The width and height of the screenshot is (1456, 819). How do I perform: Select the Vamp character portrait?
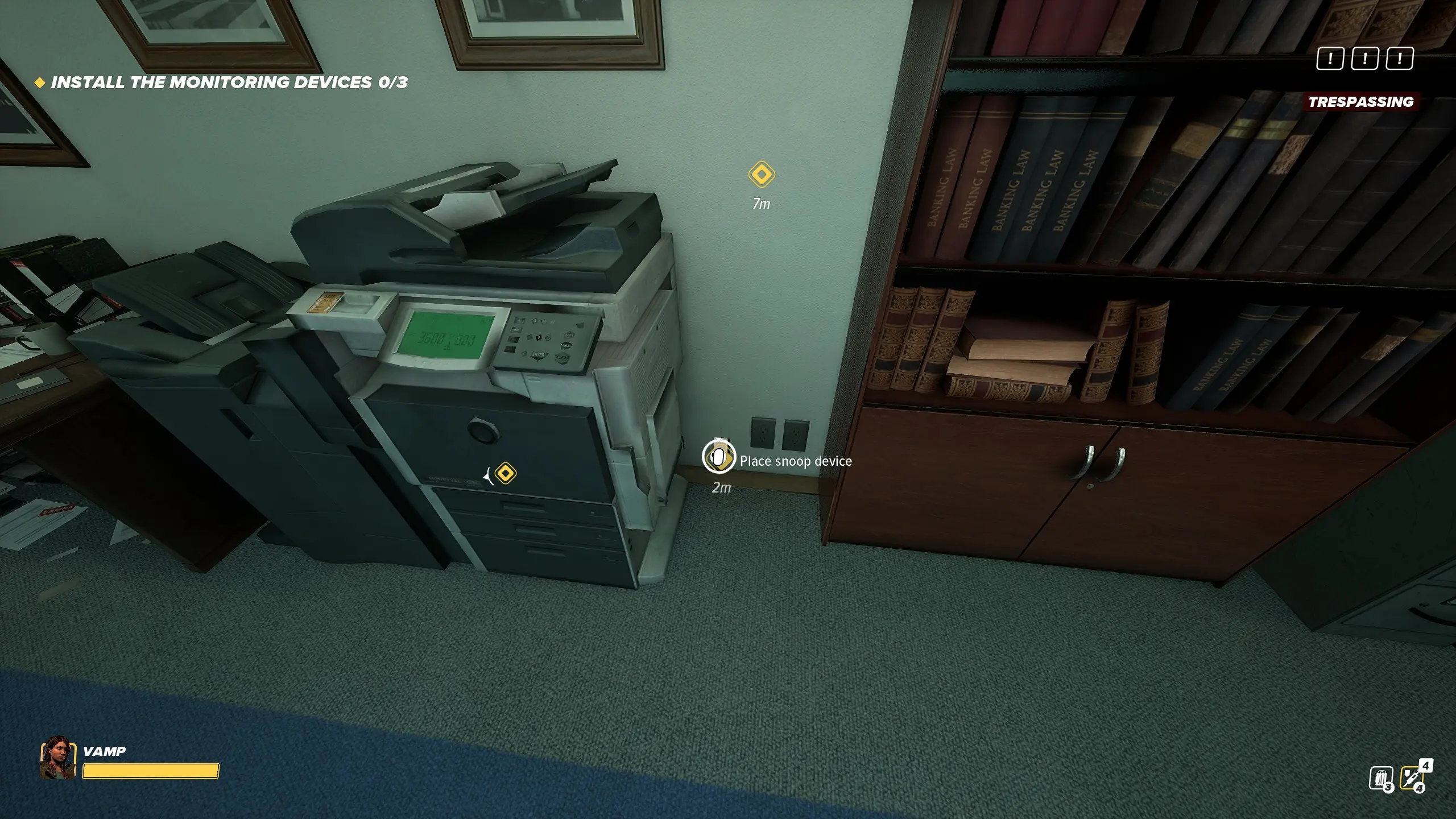click(57, 758)
